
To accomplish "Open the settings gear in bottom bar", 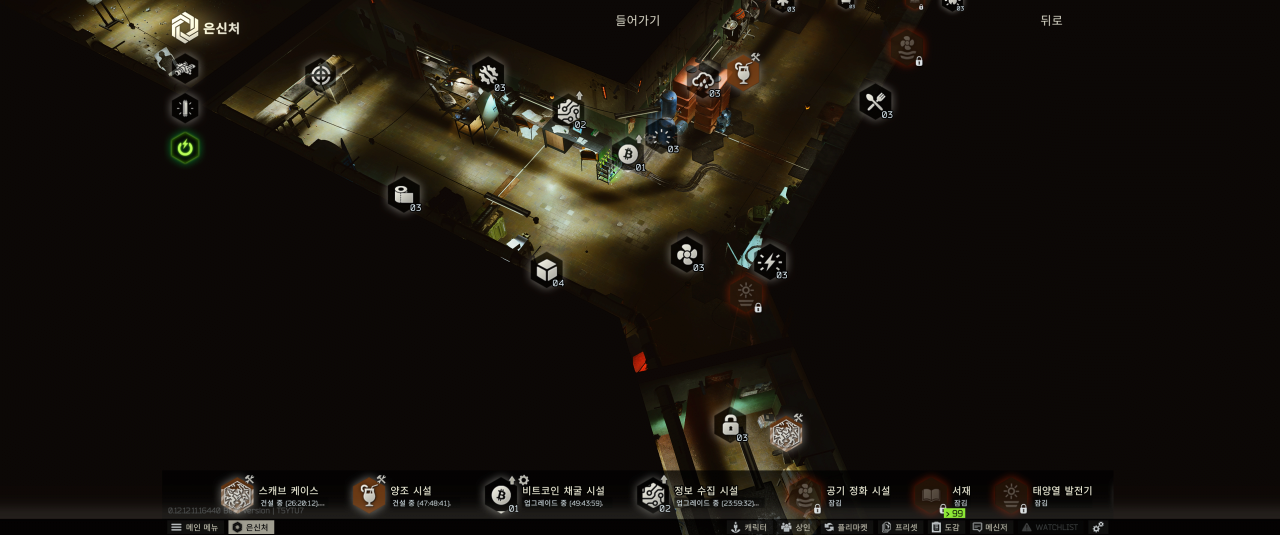I will coord(1098,527).
